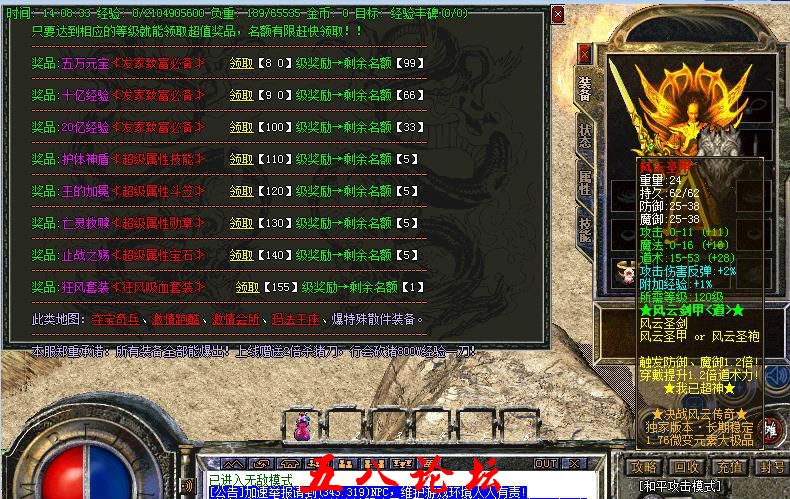Click the 攻略 guide button
The image size is (790, 499).
click(x=643, y=467)
